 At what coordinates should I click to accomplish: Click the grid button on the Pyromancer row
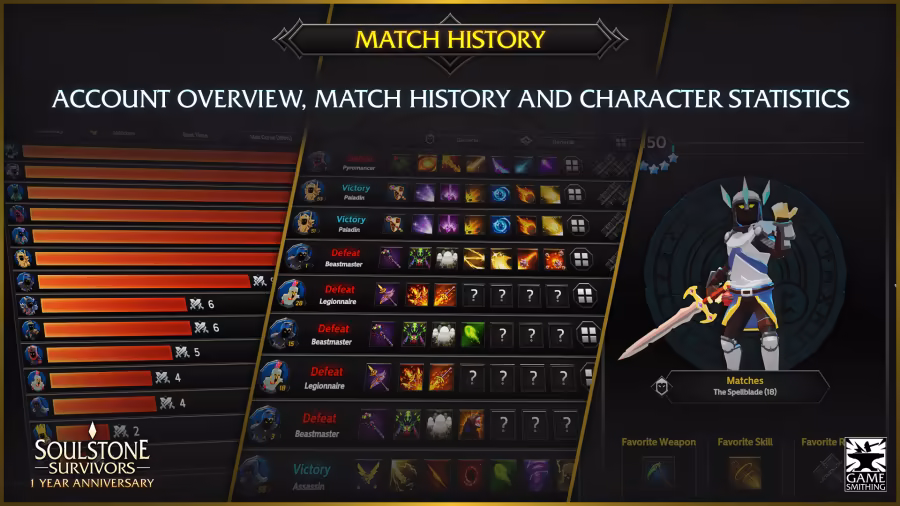pos(572,165)
